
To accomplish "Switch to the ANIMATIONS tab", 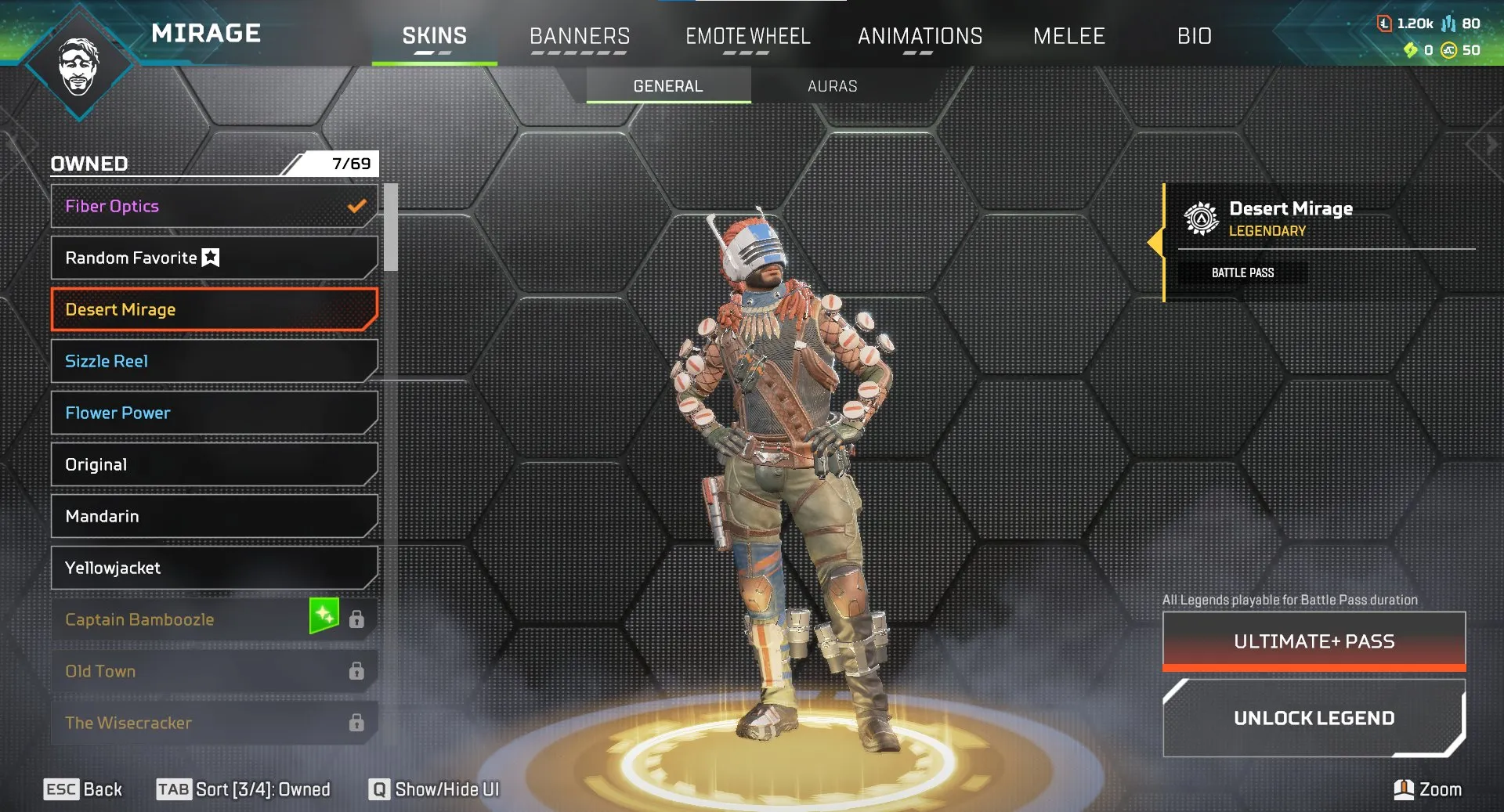I will pyautogui.click(x=920, y=35).
